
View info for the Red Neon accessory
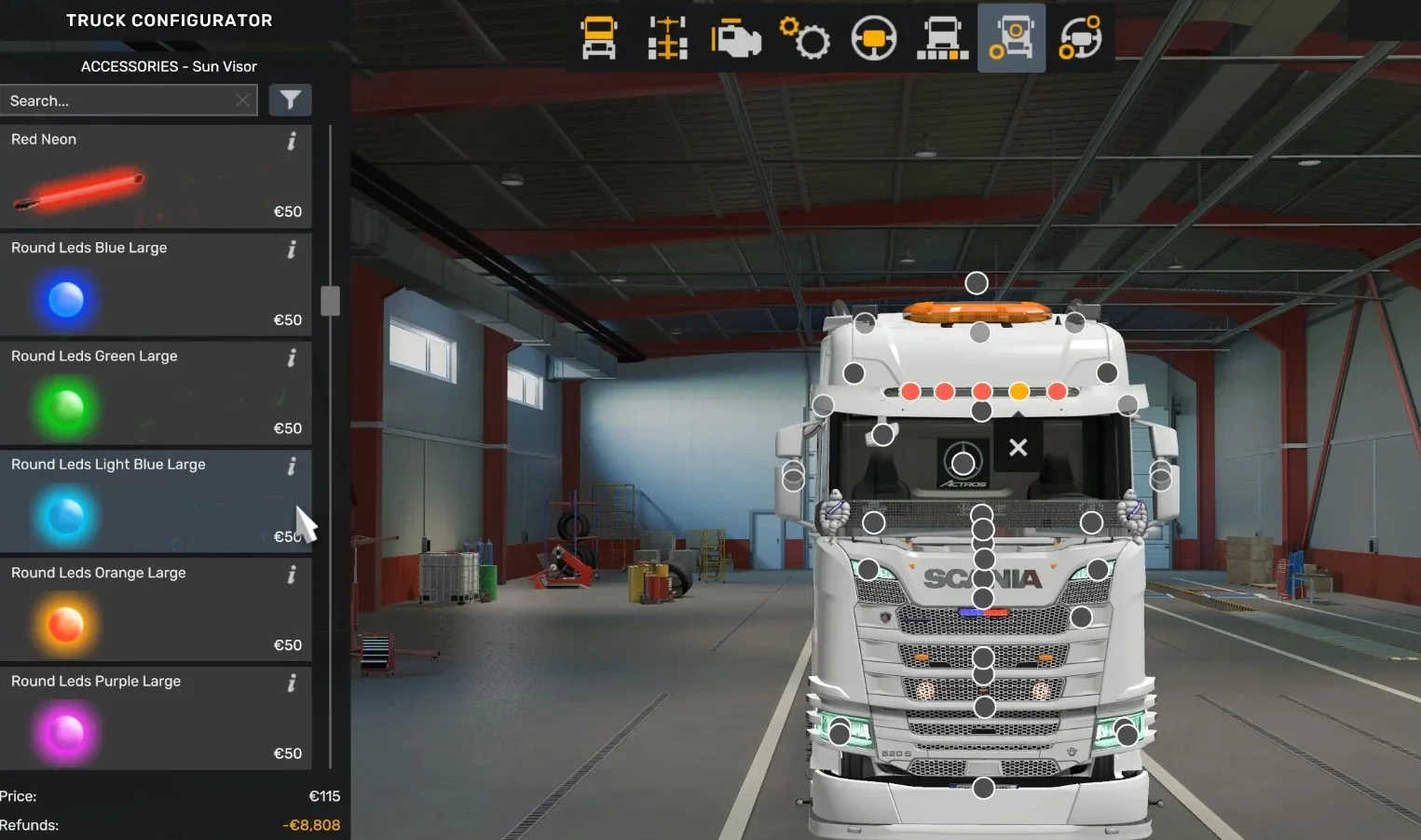[x=291, y=141]
